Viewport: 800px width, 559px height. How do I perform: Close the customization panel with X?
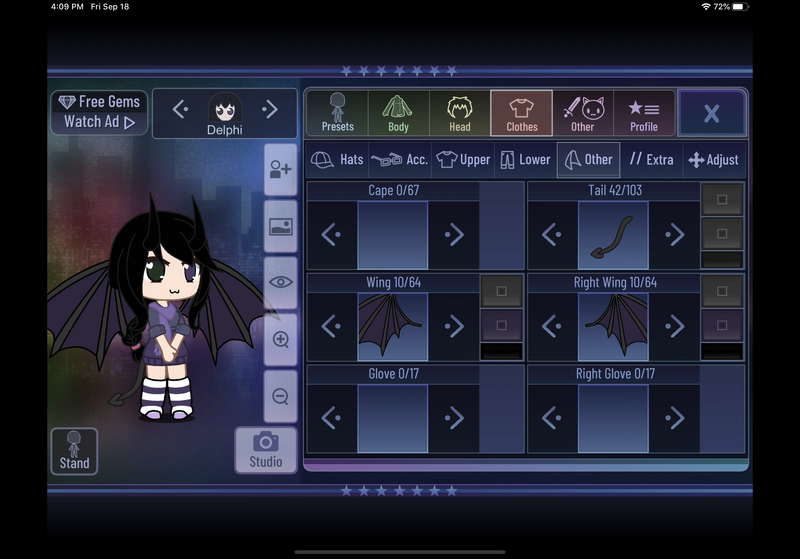click(711, 113)
